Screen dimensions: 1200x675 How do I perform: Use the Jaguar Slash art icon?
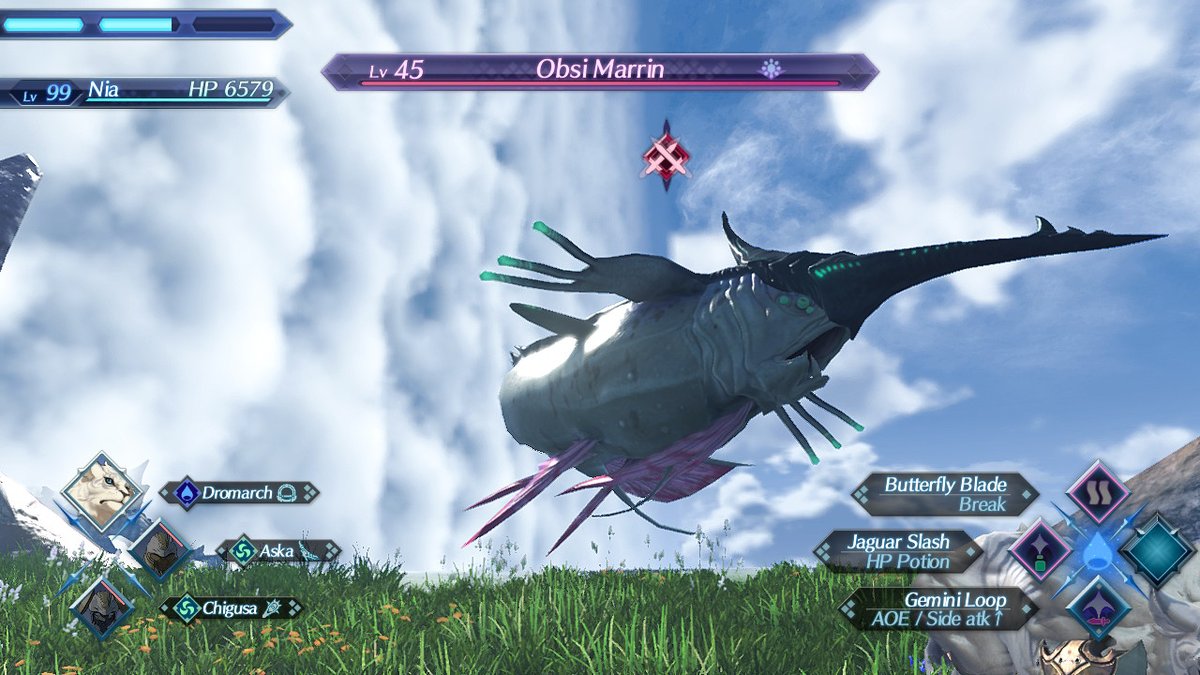coord(1040,550)
